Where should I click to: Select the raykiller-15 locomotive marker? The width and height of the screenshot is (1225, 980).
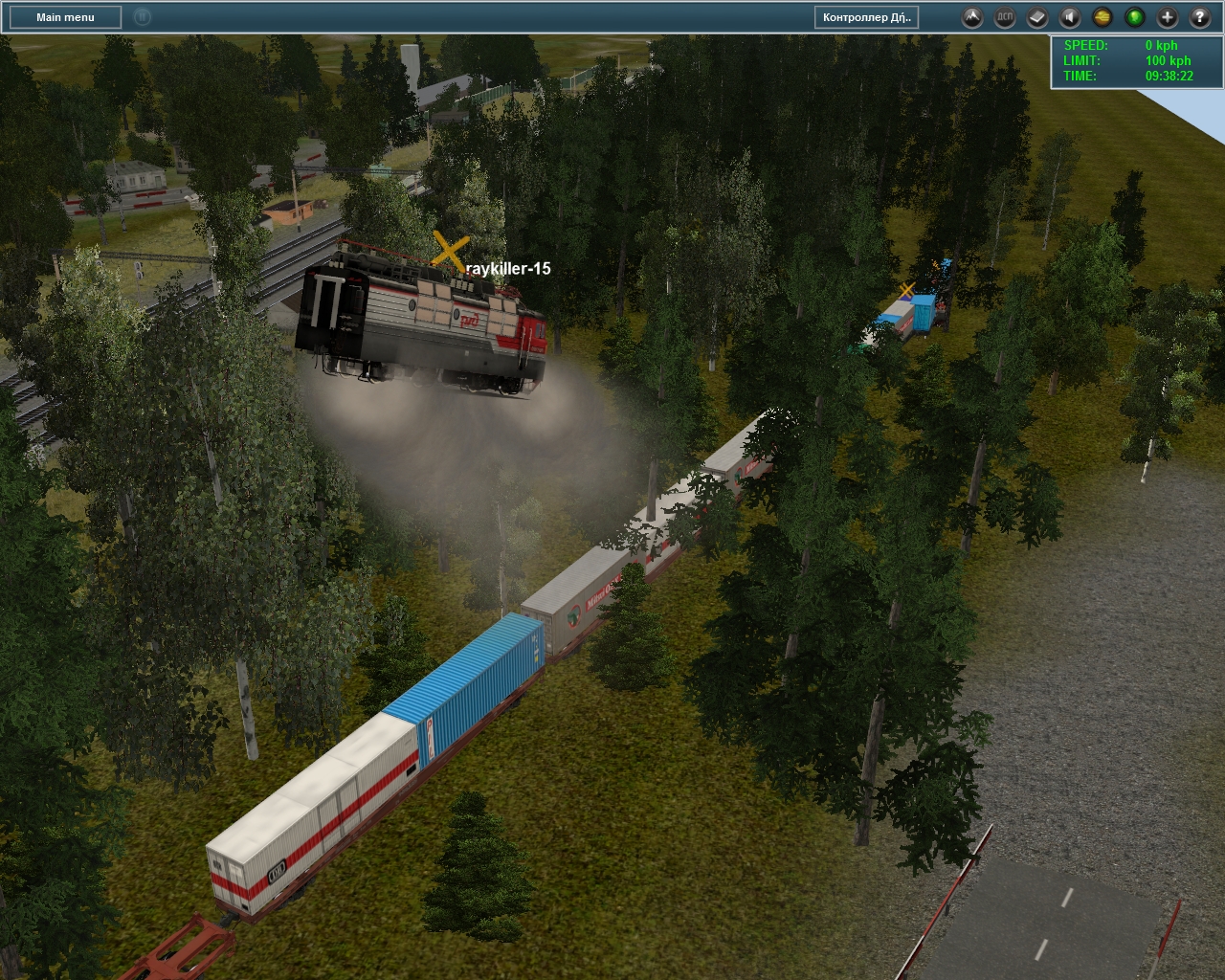pos(450,250)
